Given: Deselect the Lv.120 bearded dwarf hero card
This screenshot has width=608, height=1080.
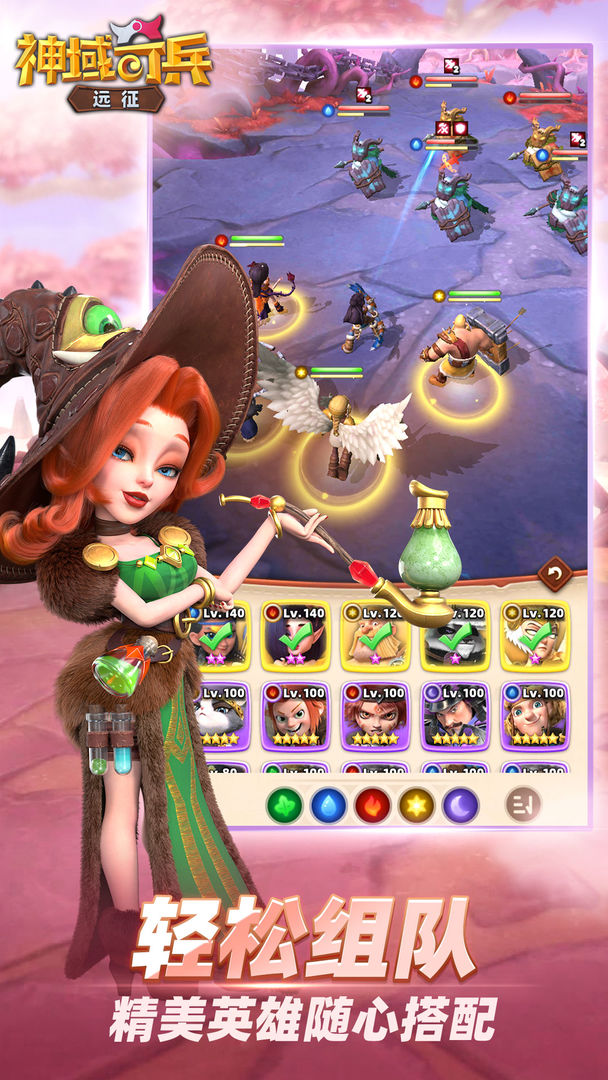Looking at the screenshot, I should (375, 636).
